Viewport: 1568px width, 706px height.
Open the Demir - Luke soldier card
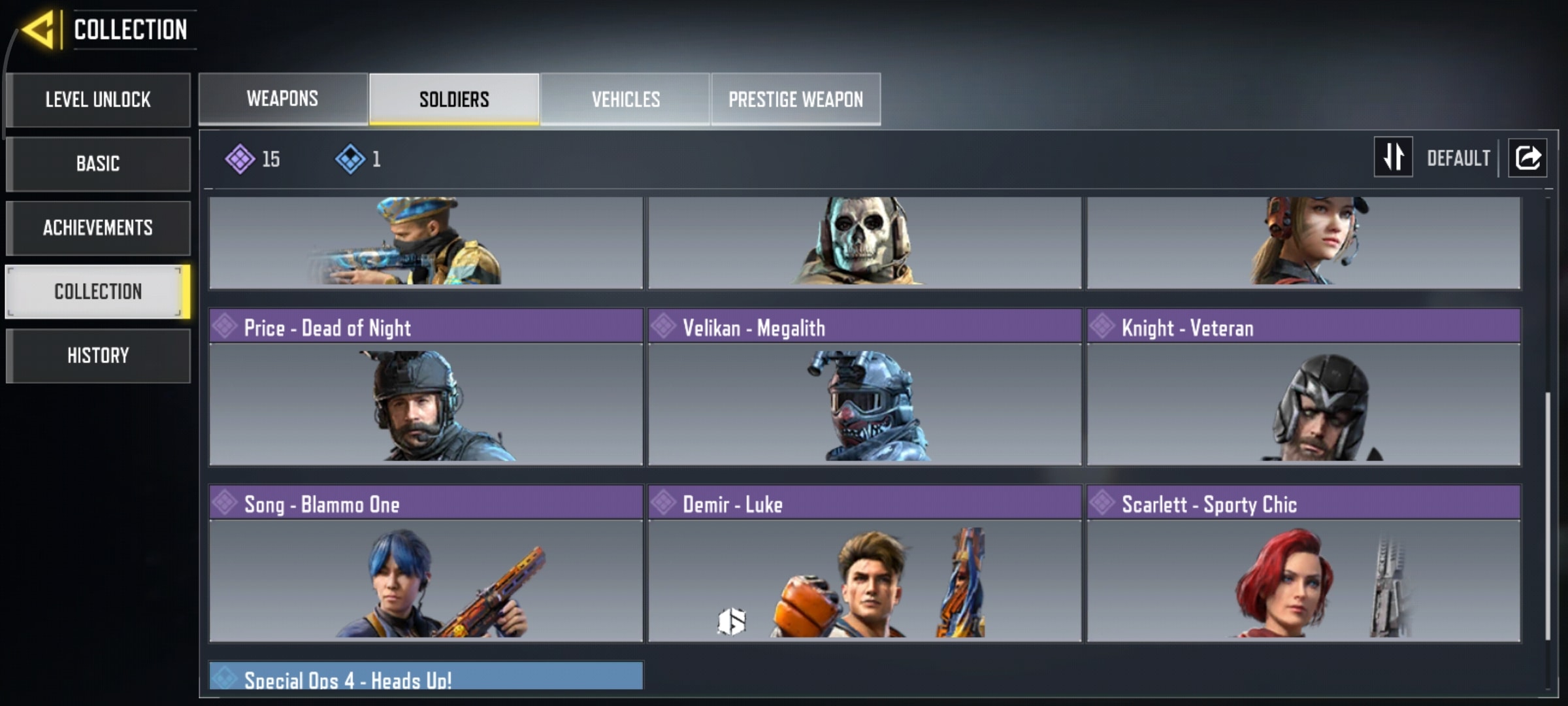[x=864, y=563]
